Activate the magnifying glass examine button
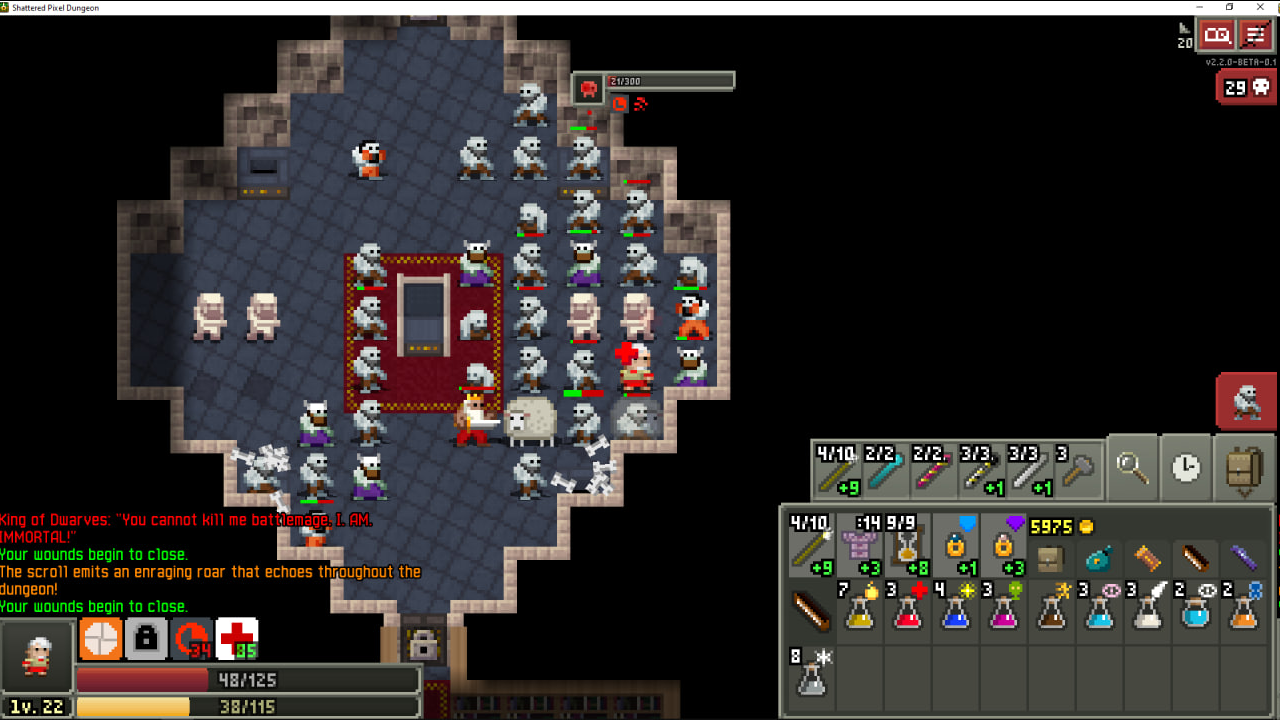Image resolution: width=1280 pixels, height=720 pixels. (x=1132, y=468)
